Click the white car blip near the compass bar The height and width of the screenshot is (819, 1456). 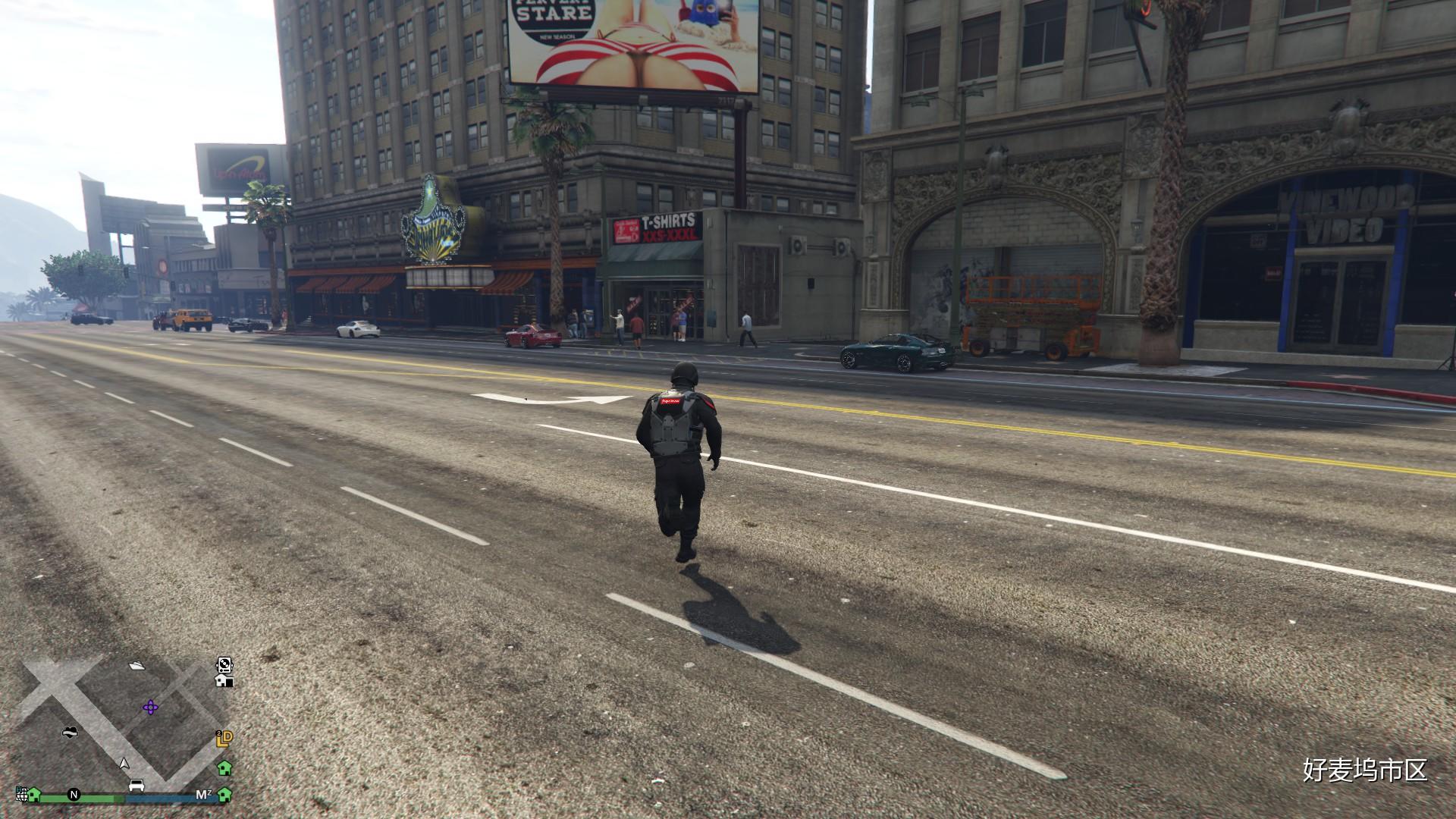pyautogui.click(x=136, y=786)
